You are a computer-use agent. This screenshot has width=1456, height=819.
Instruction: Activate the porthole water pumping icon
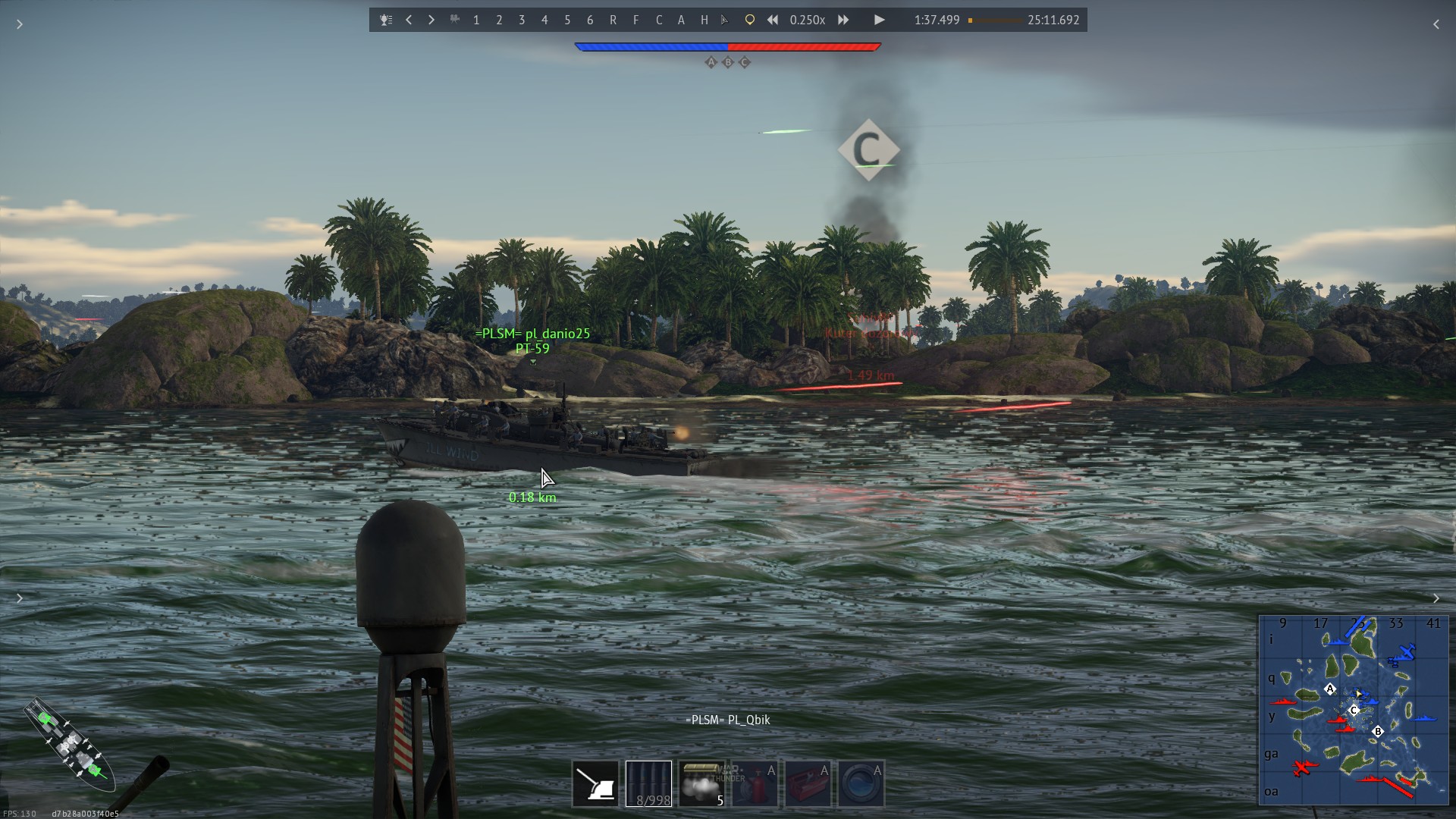pyautogui.click(x=861, y=783)
